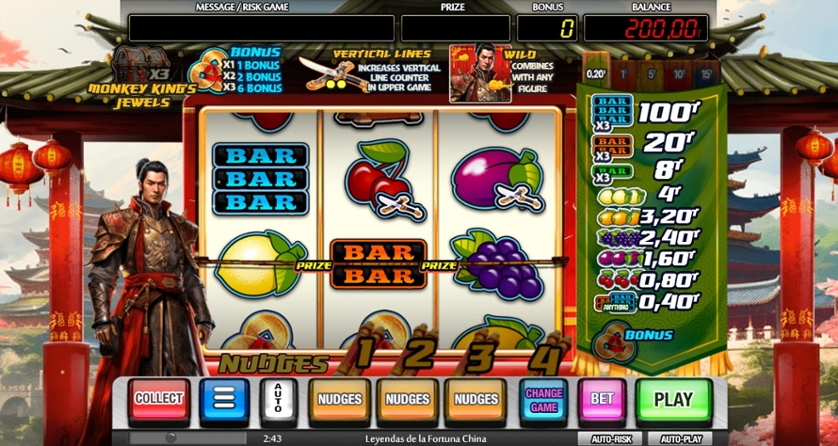This screenshot has width=838, height=446.
Task: Toggle the white AUTO button
Action: (279, 399)
